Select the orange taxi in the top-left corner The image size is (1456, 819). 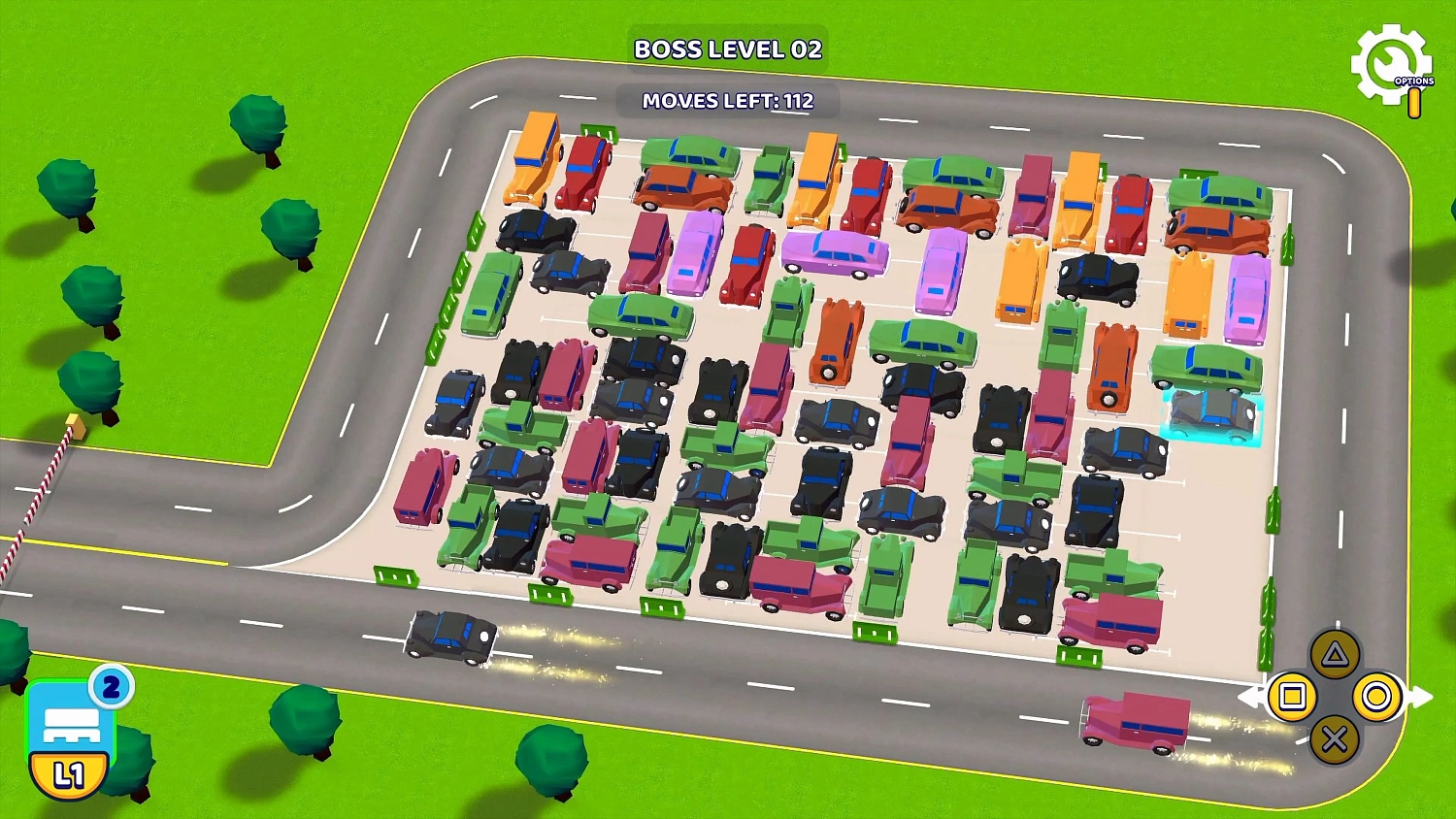pyautogui.click(x=532, y=163)
